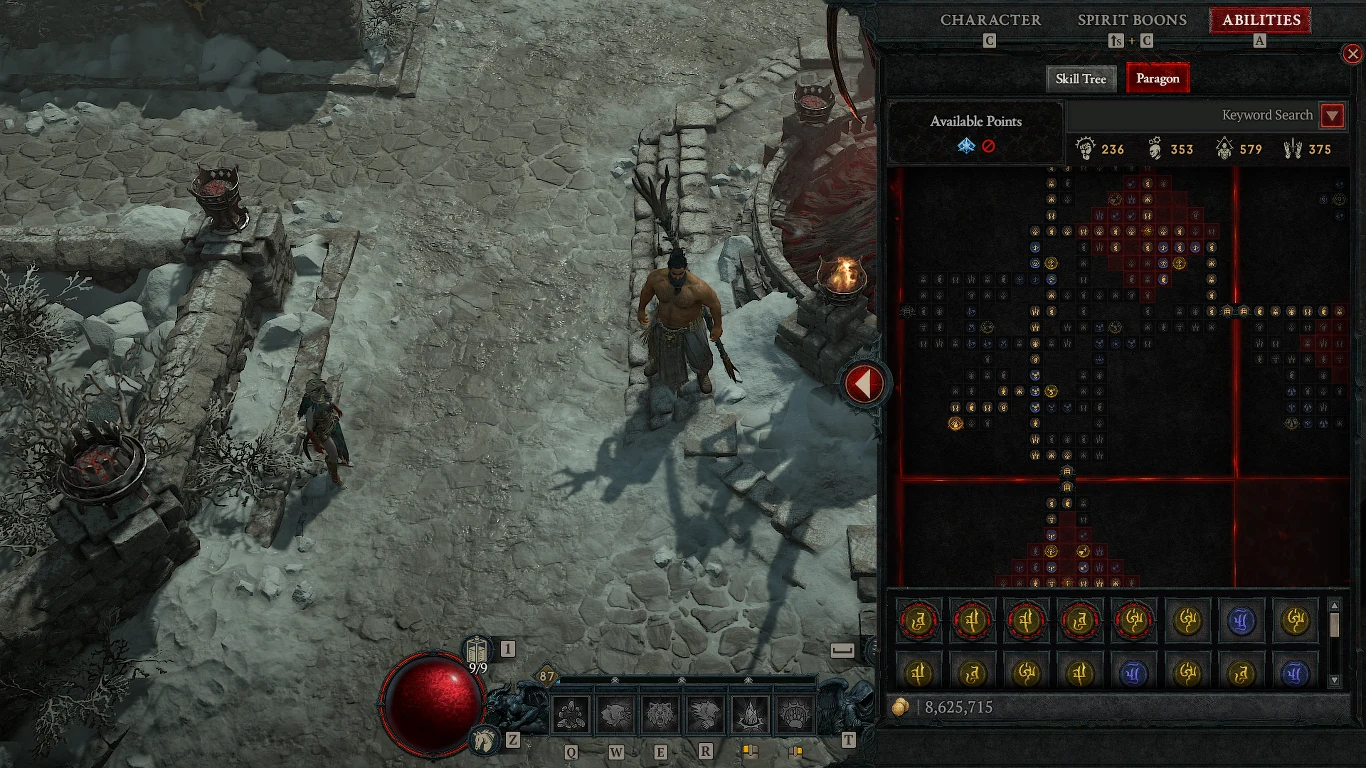Screen dimensions: 1366x768
Task: Open the Spirit Boons screen
Action: [x=1131, y=19]
